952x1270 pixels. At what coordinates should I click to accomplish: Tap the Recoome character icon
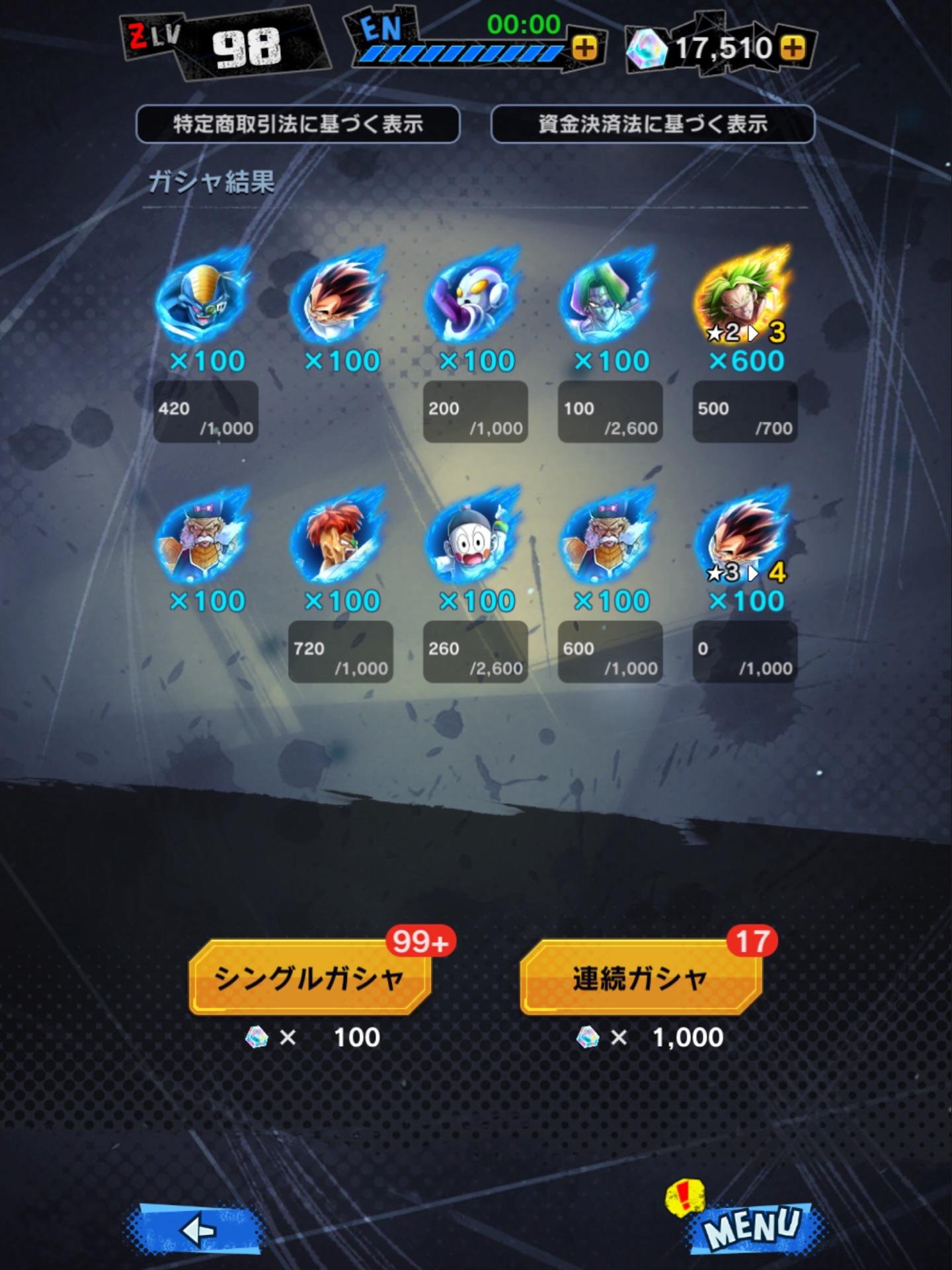340,542
